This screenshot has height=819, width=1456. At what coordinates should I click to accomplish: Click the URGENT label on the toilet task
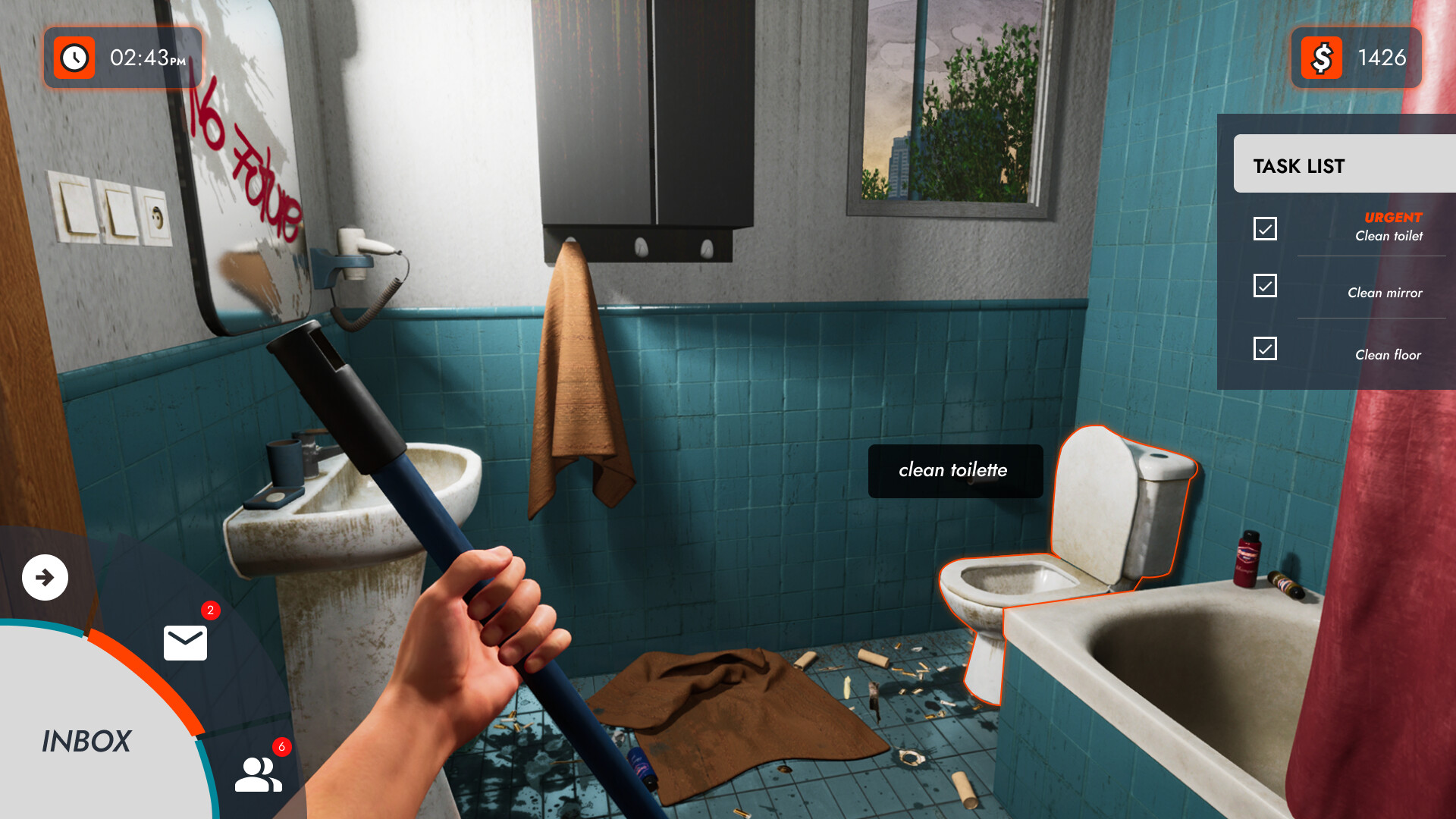[1392, 218]
